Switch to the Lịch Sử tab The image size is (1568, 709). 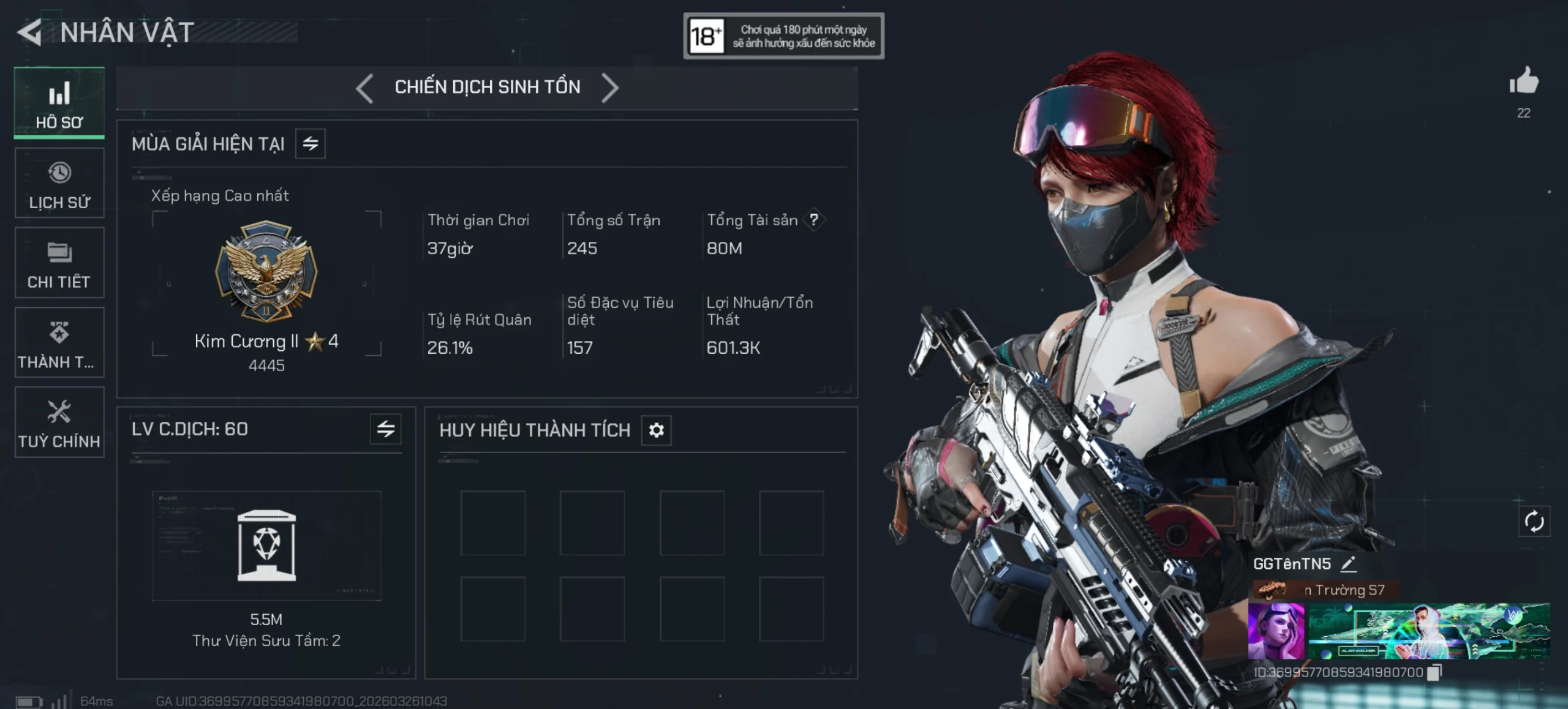pos(59,183)
